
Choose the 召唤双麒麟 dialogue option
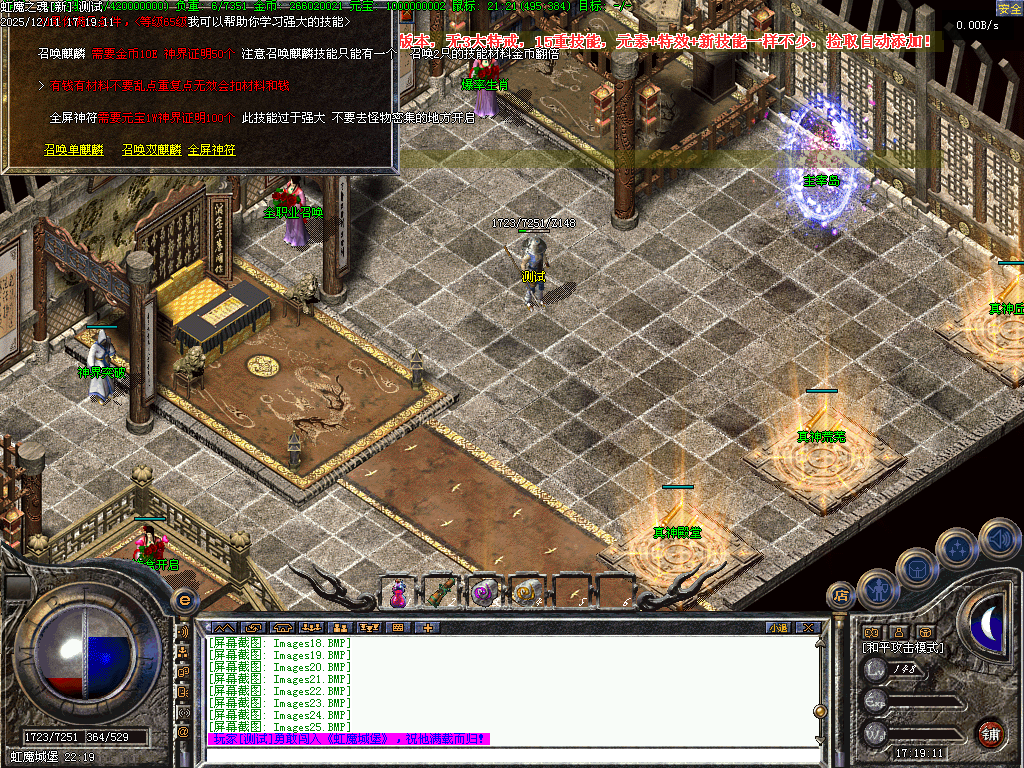coord(151,150)
